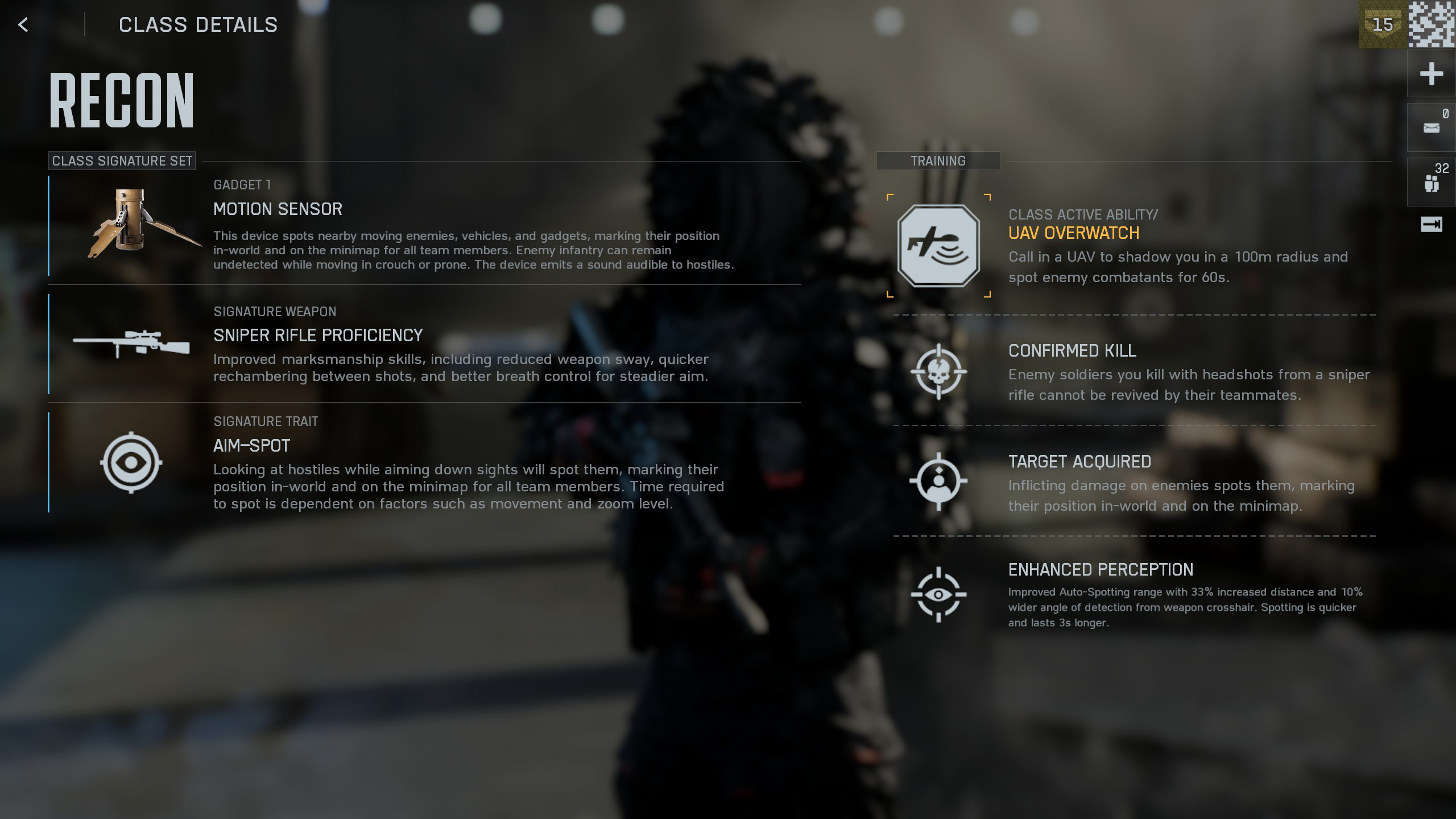Open the Enhanced Perception eye icon
The width and height of the screenshot is (1456, 819).
coord(938,595)
